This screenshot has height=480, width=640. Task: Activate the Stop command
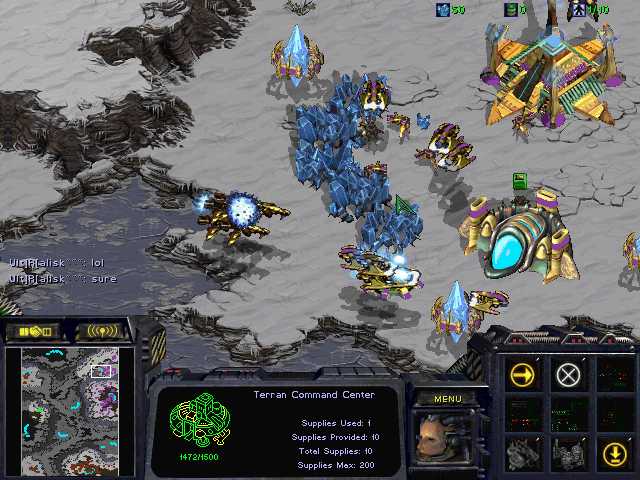tap(568, 375)
